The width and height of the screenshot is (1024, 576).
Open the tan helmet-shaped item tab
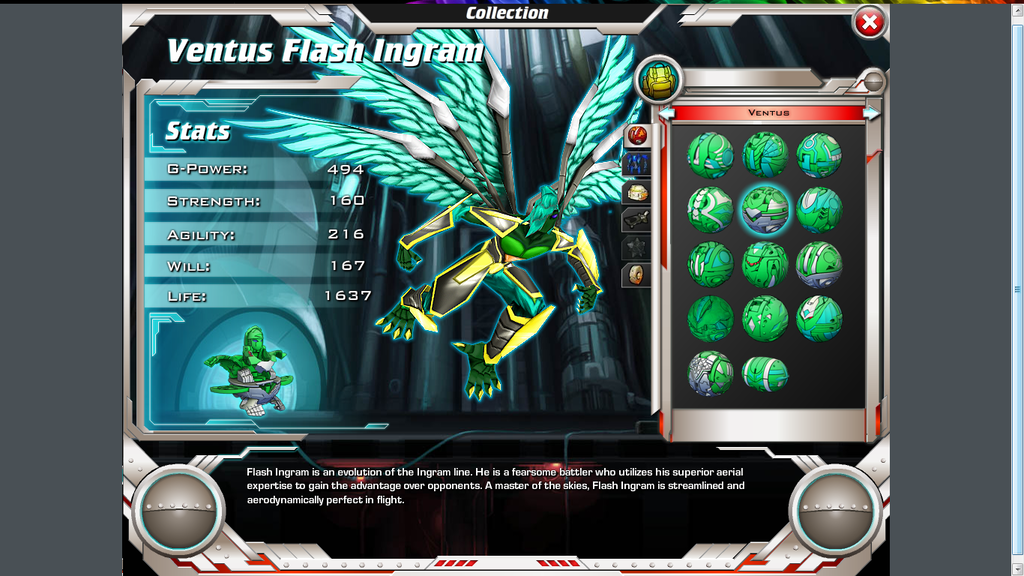637,192
